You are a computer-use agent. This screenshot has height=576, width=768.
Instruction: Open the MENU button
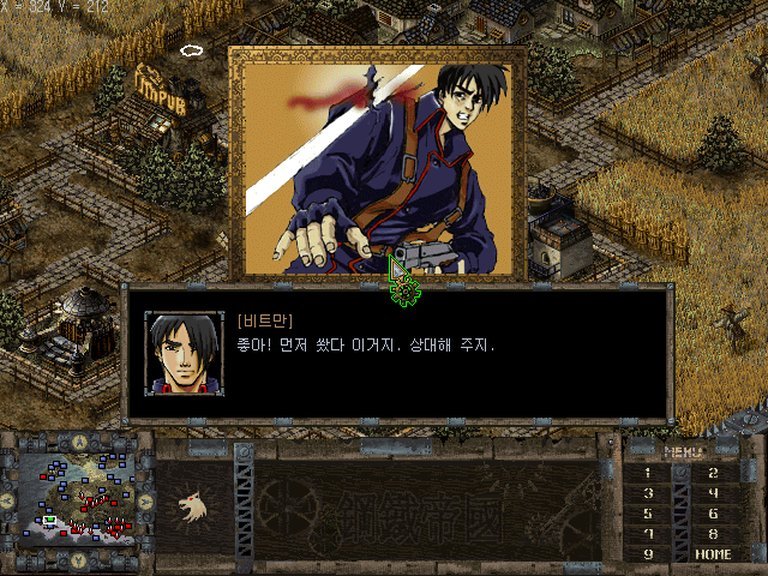click(x=684, y=451)
